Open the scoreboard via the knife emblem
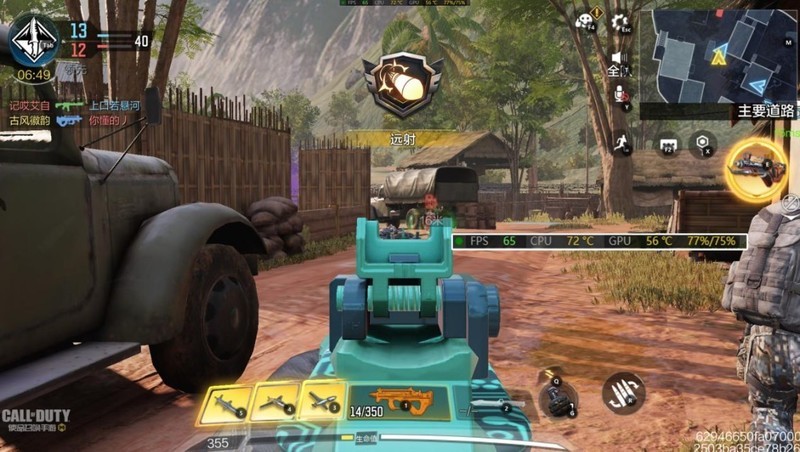 [x=33, y=40]
